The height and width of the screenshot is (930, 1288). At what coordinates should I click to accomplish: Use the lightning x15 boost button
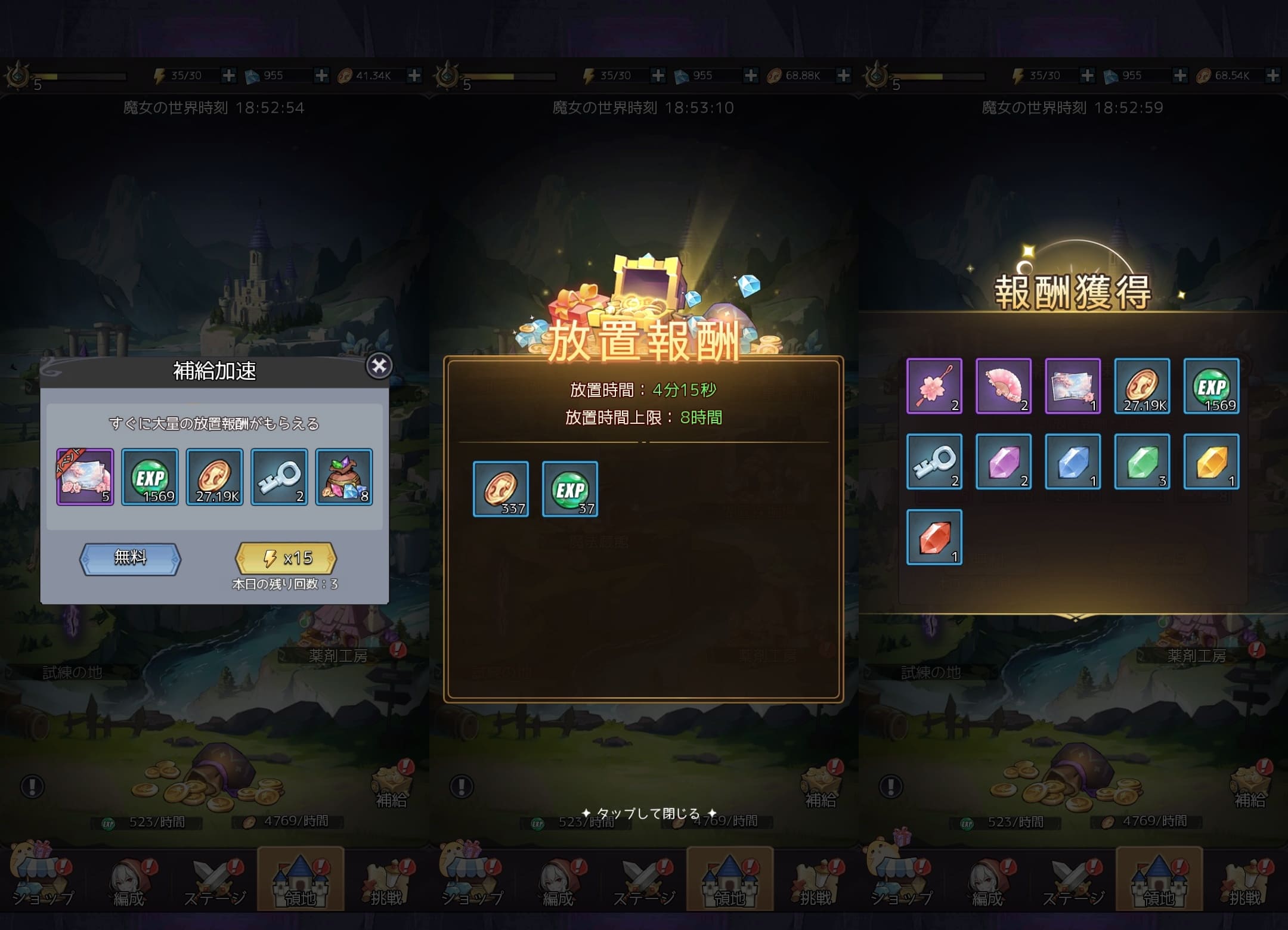286,559
